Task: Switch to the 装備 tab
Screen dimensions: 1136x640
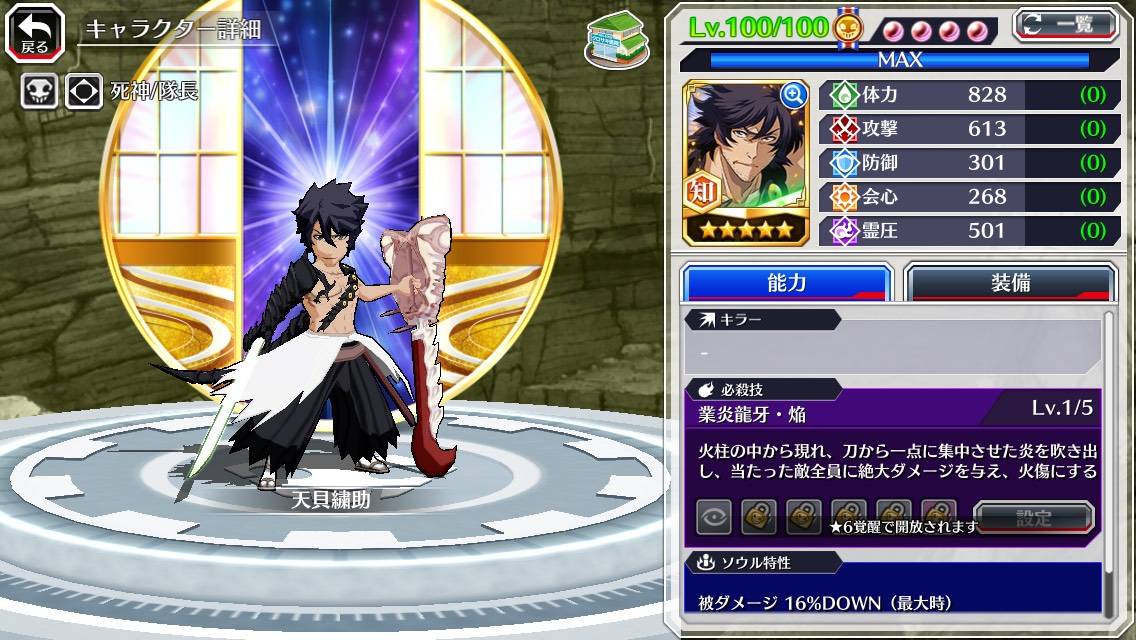Action: tap(1010, 283)
